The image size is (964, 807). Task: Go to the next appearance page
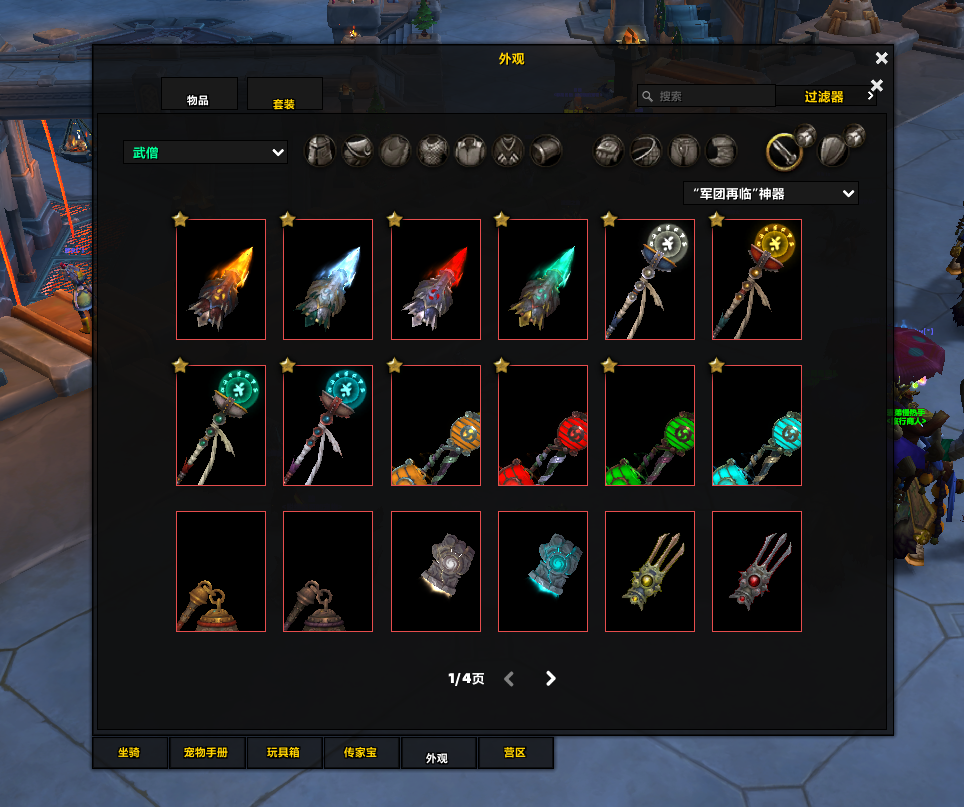pos(550,678)
